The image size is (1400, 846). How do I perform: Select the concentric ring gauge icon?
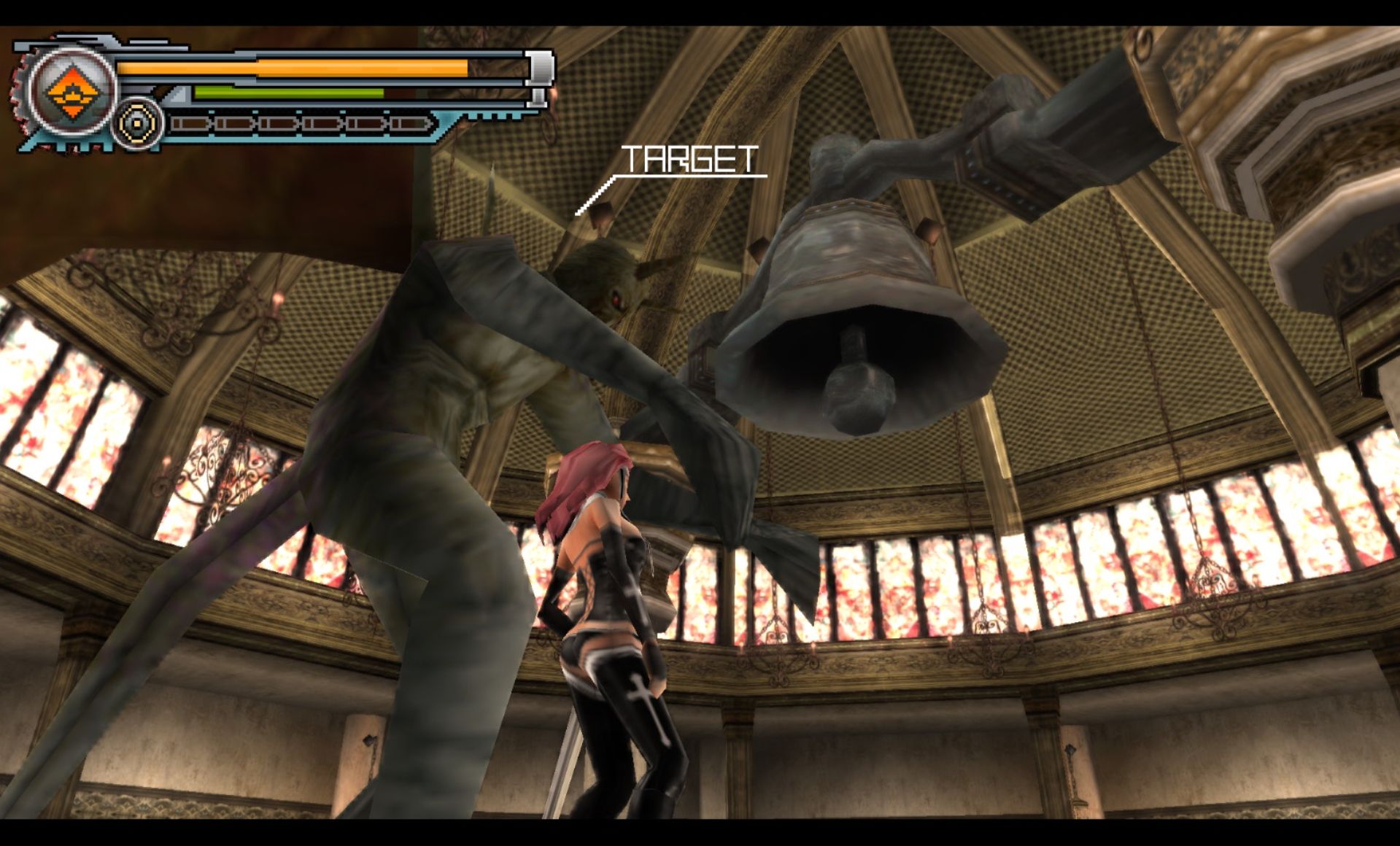[137, 124]
